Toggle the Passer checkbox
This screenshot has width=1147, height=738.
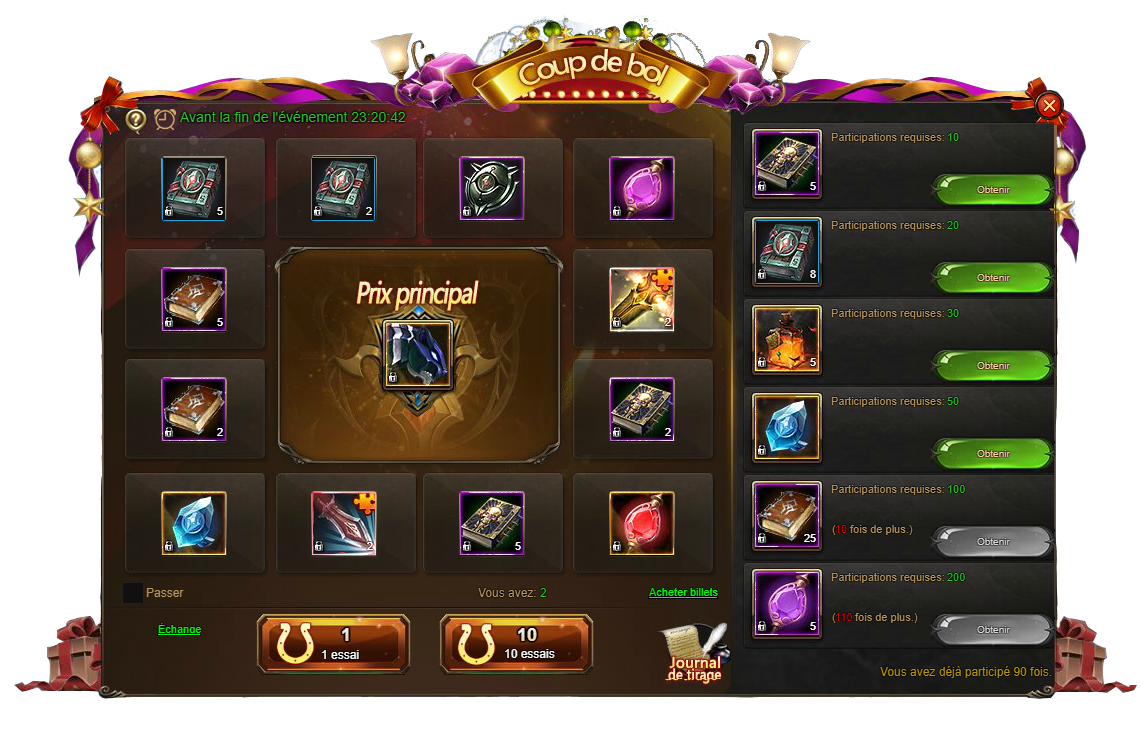click(133, 593)
